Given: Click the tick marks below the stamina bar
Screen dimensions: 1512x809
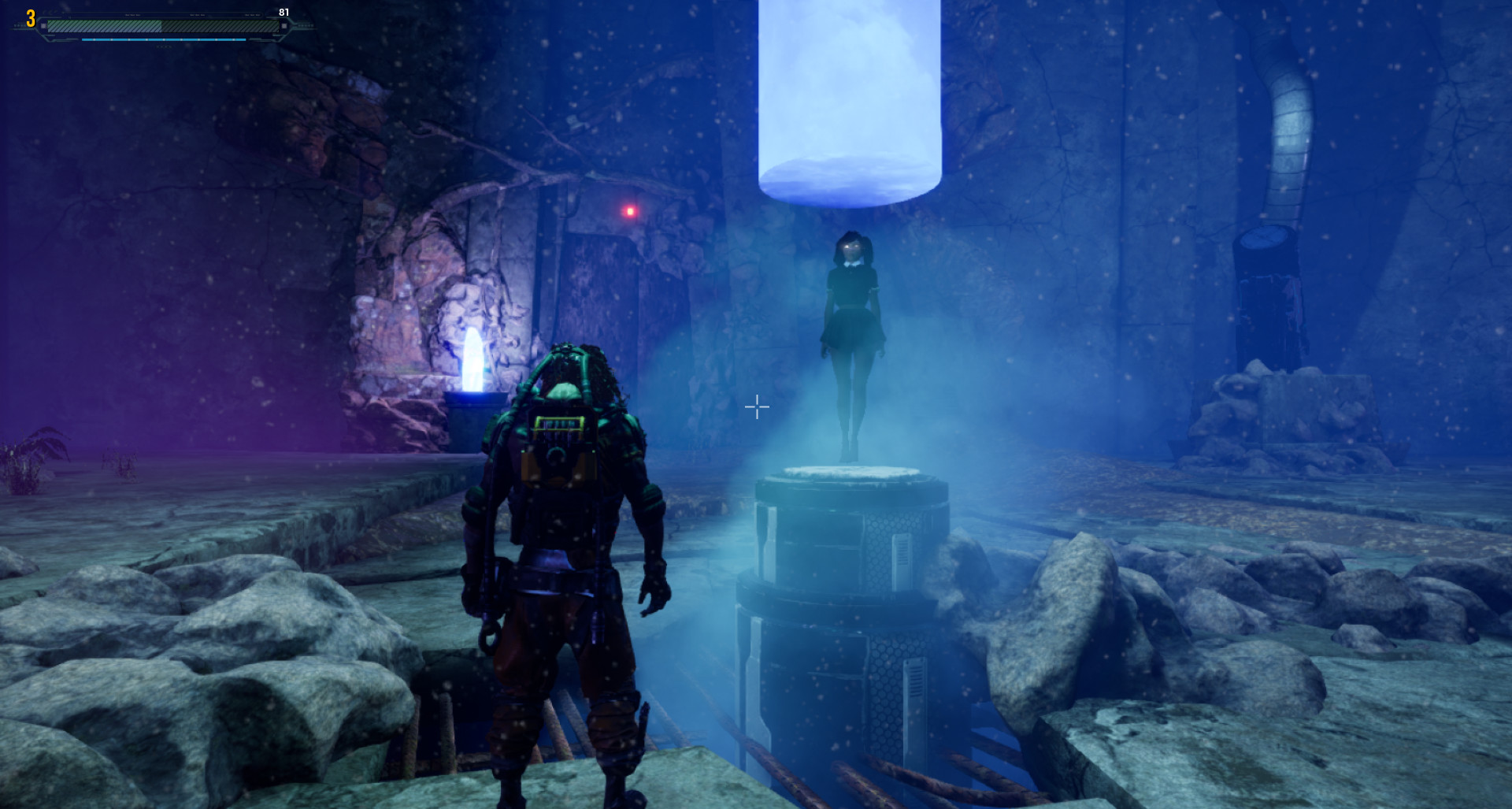Looking at the screenshot, I should coord(163,47).
